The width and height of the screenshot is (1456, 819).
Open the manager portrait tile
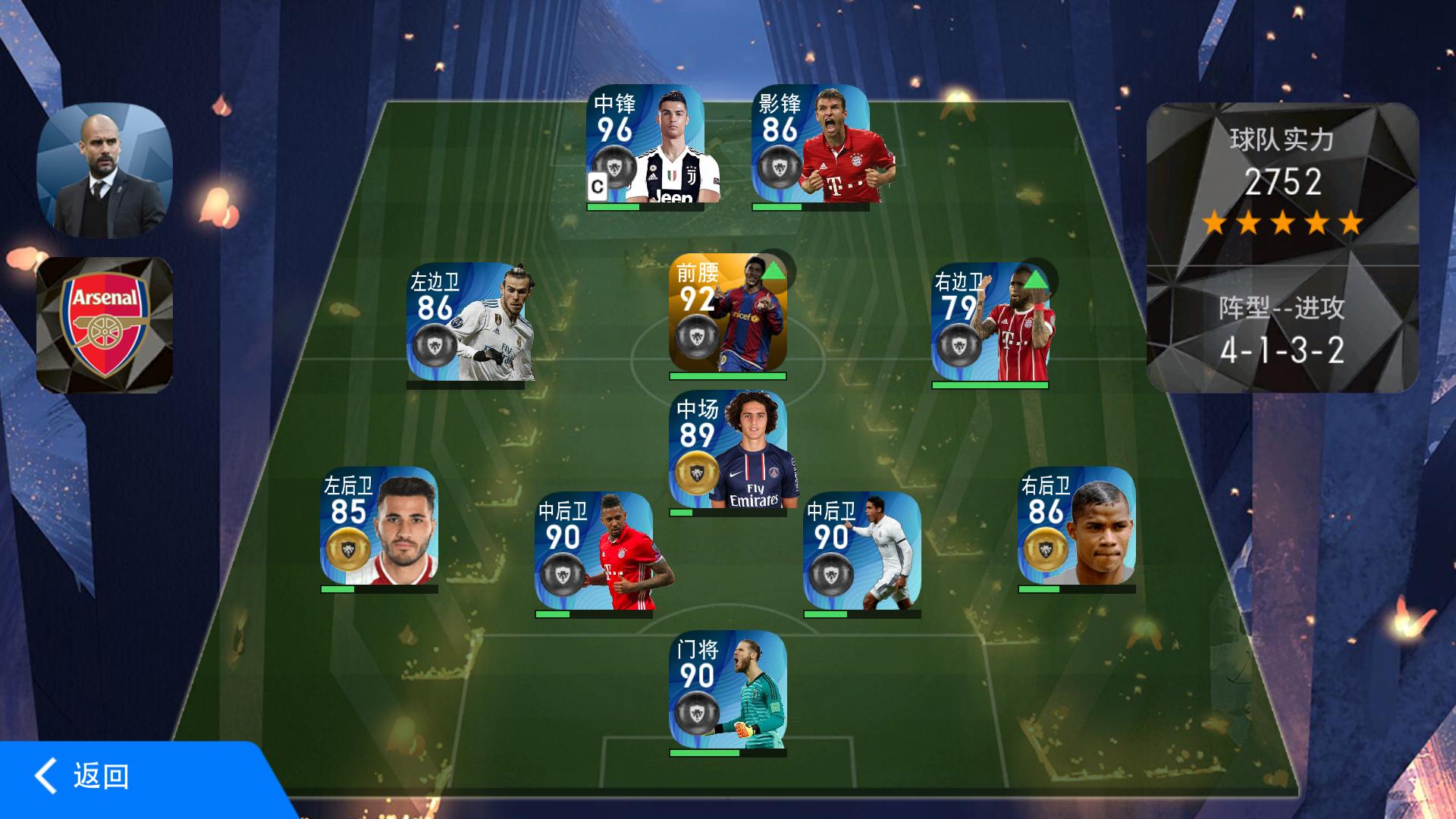(x=105, y=171)
